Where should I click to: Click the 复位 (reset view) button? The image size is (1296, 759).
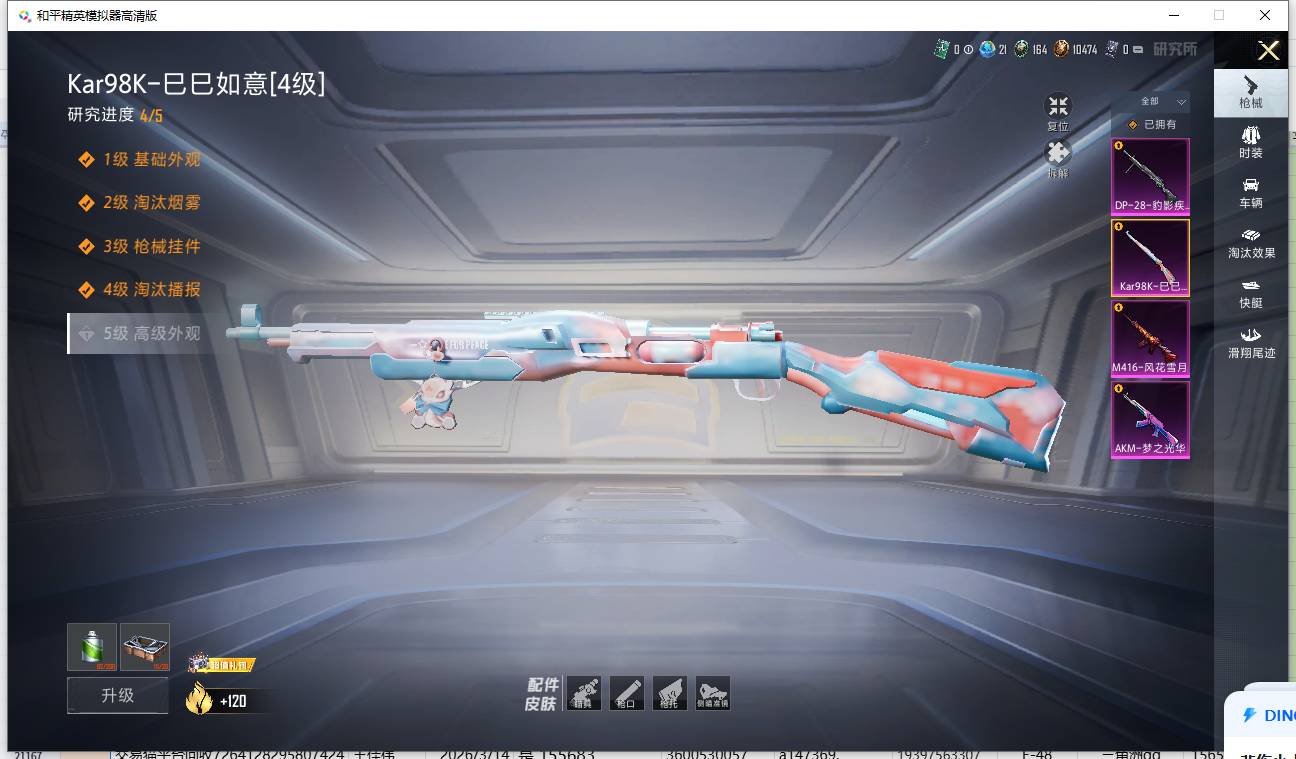[1058, 110]
